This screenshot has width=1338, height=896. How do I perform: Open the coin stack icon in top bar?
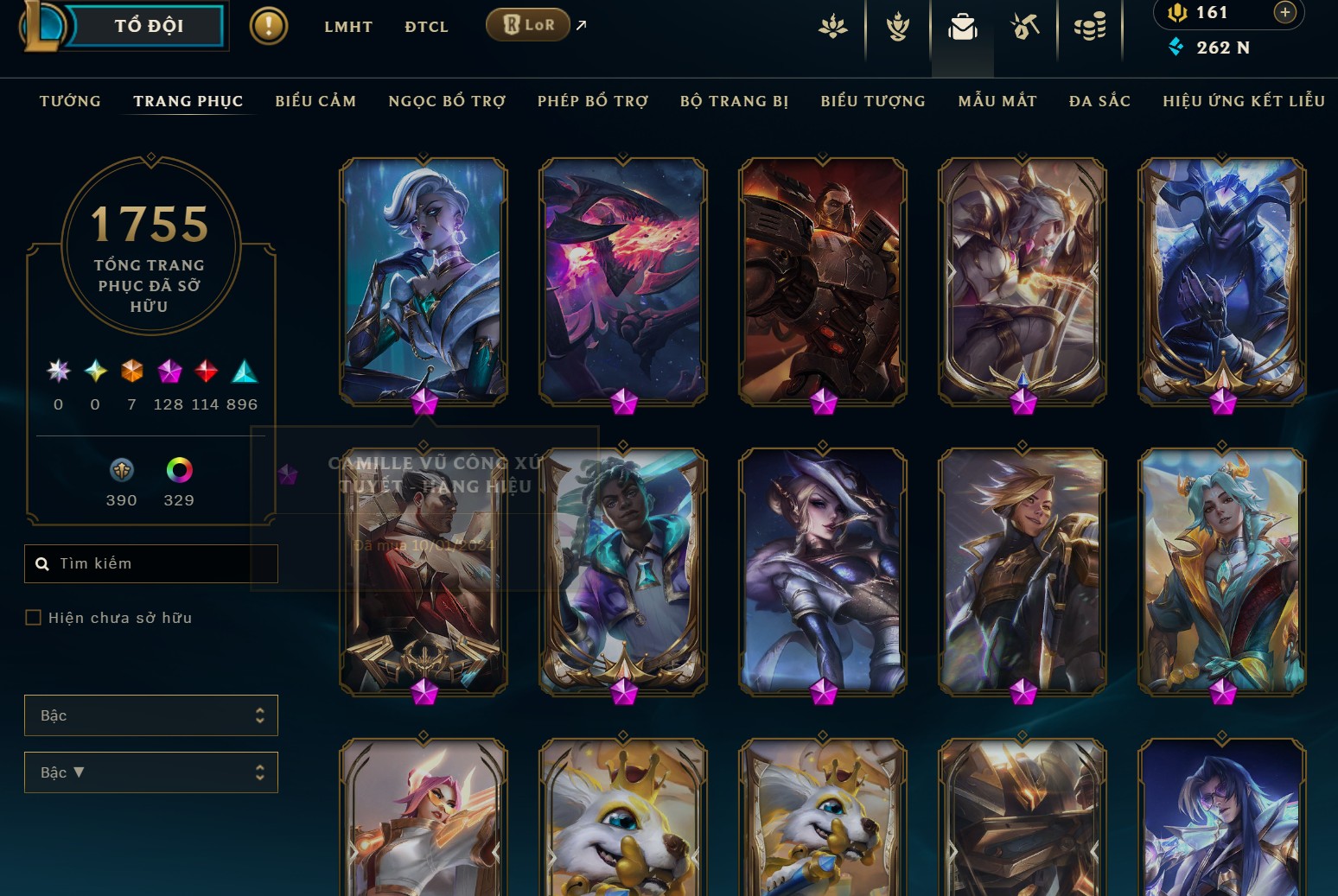[1090, 27]
